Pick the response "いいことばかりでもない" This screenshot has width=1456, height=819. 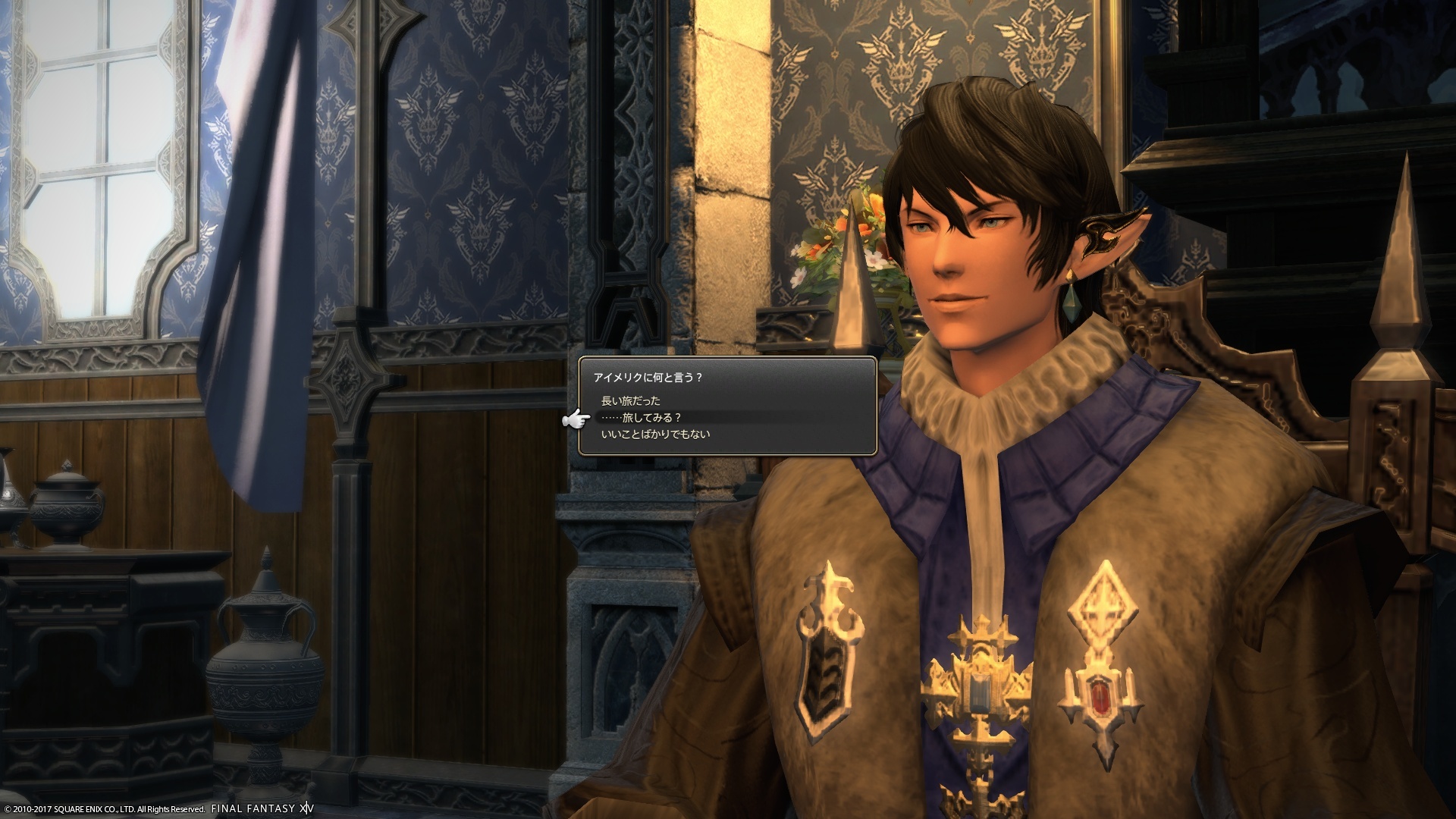pyautogui.click(x=655, y=435)
